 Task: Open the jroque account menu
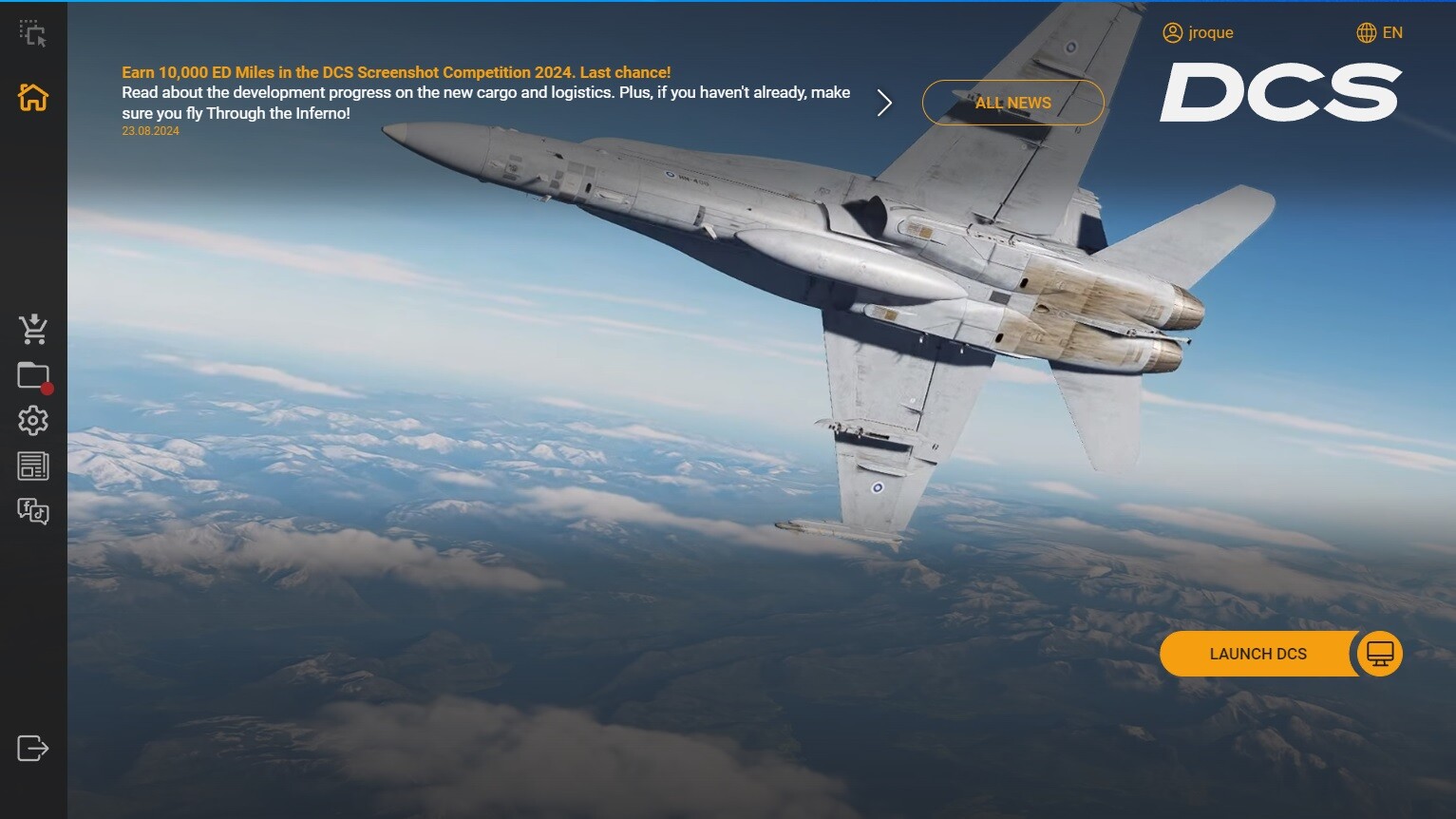[1207, 32]
